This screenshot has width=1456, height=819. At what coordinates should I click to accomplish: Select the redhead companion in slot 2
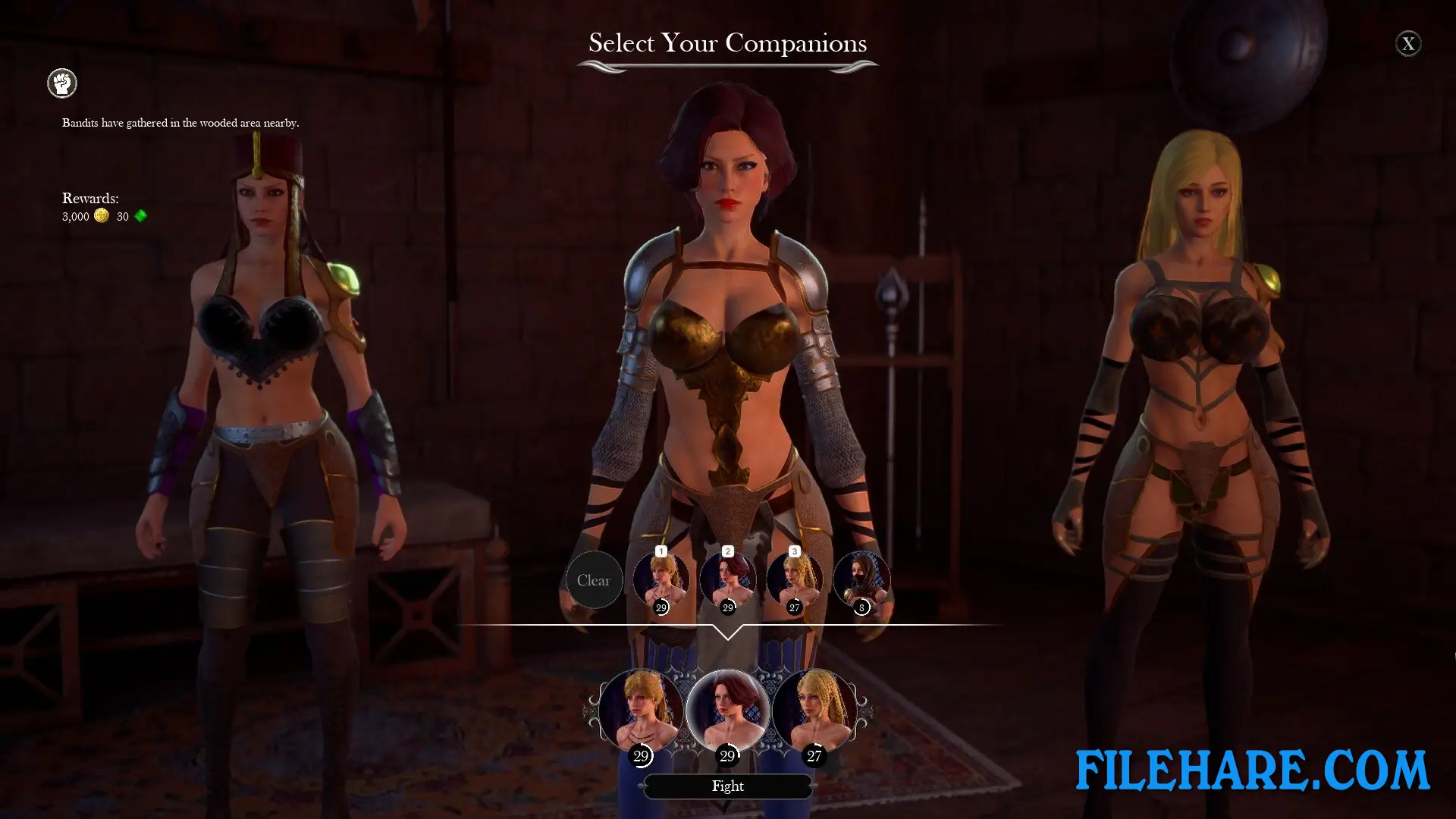pos(728,580)
